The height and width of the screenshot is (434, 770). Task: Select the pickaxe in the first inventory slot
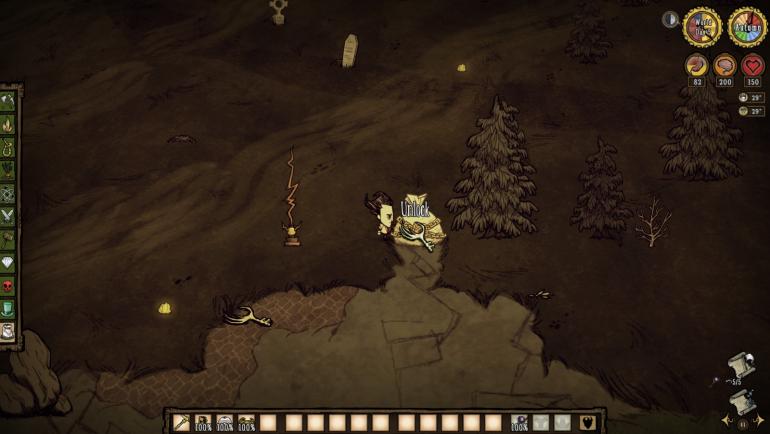coord(181,423)
